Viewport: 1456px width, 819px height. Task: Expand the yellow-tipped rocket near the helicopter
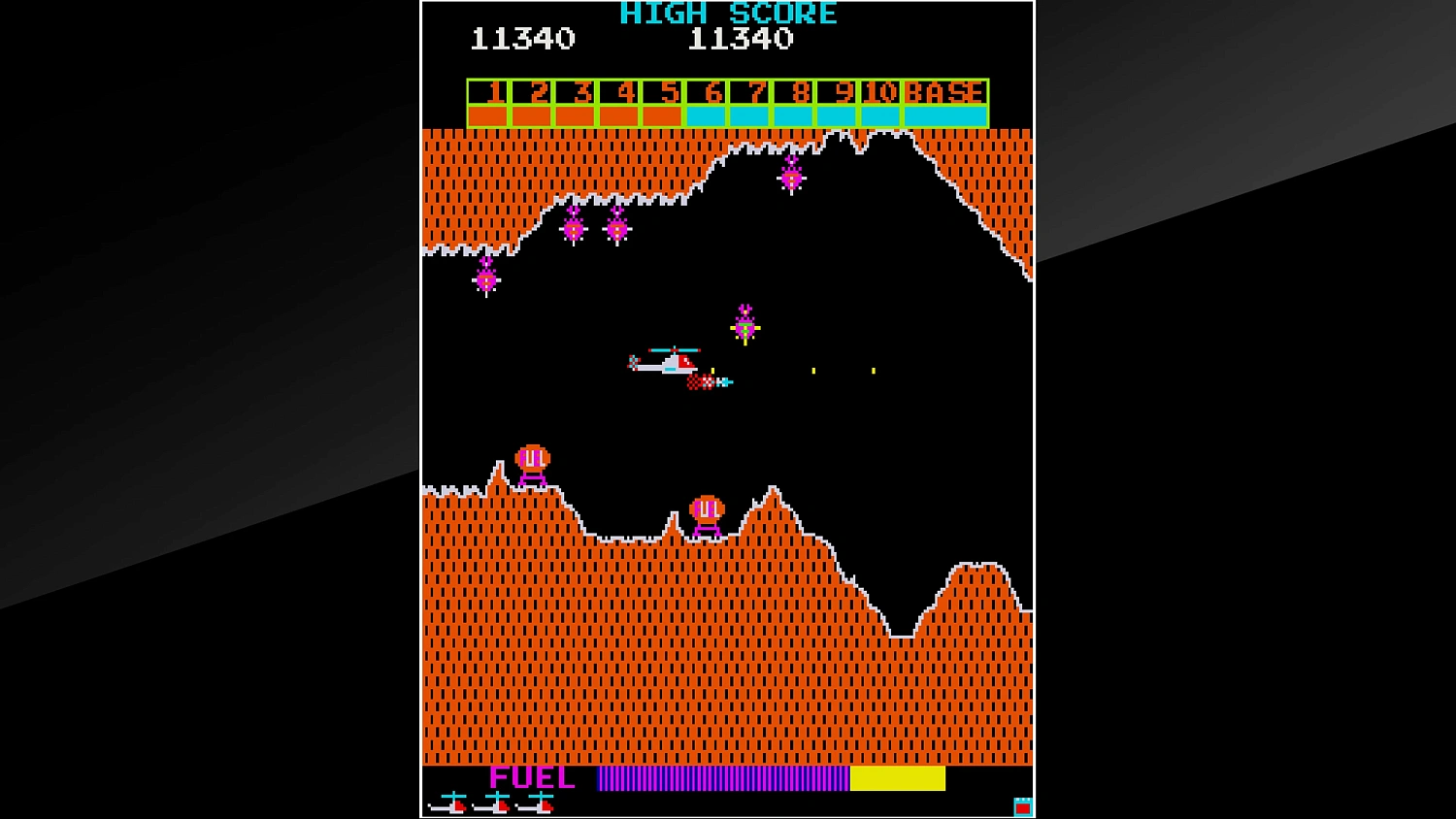(x=745, y=328)
